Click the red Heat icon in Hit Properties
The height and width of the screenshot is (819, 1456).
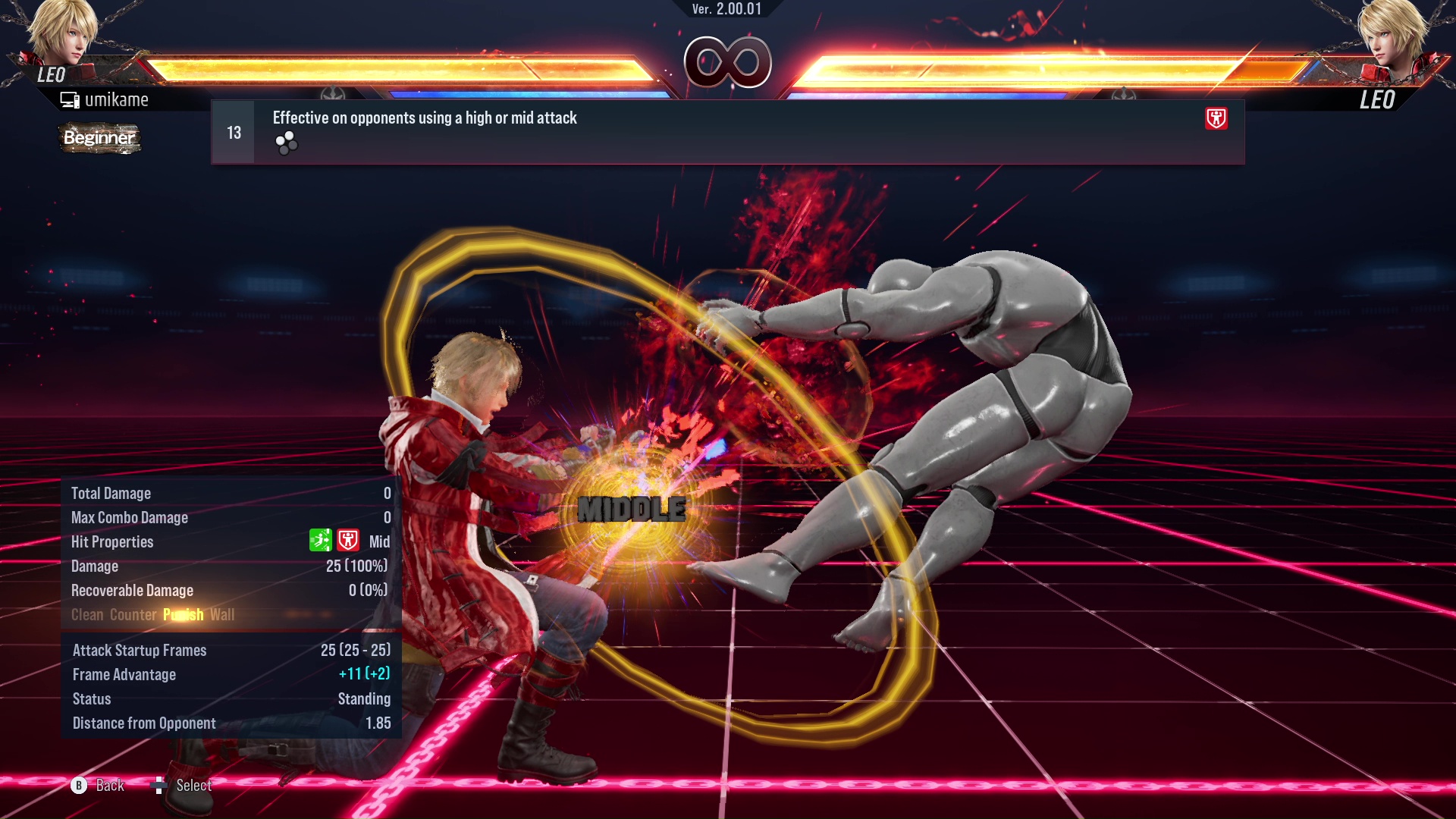coord(349,540)
